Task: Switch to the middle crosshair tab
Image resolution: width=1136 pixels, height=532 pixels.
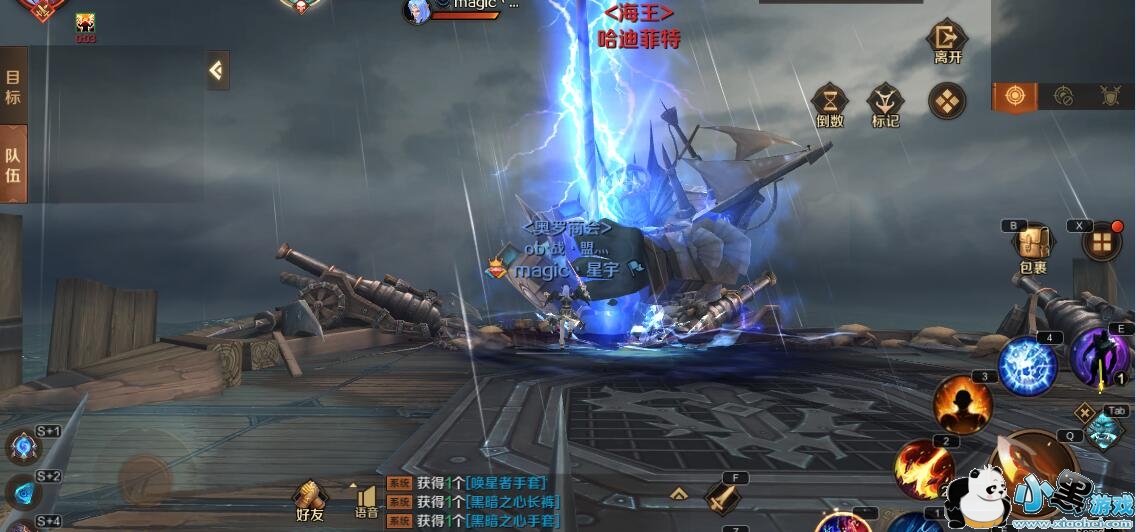Action: pyautogui.click(x=1063, y=96)
